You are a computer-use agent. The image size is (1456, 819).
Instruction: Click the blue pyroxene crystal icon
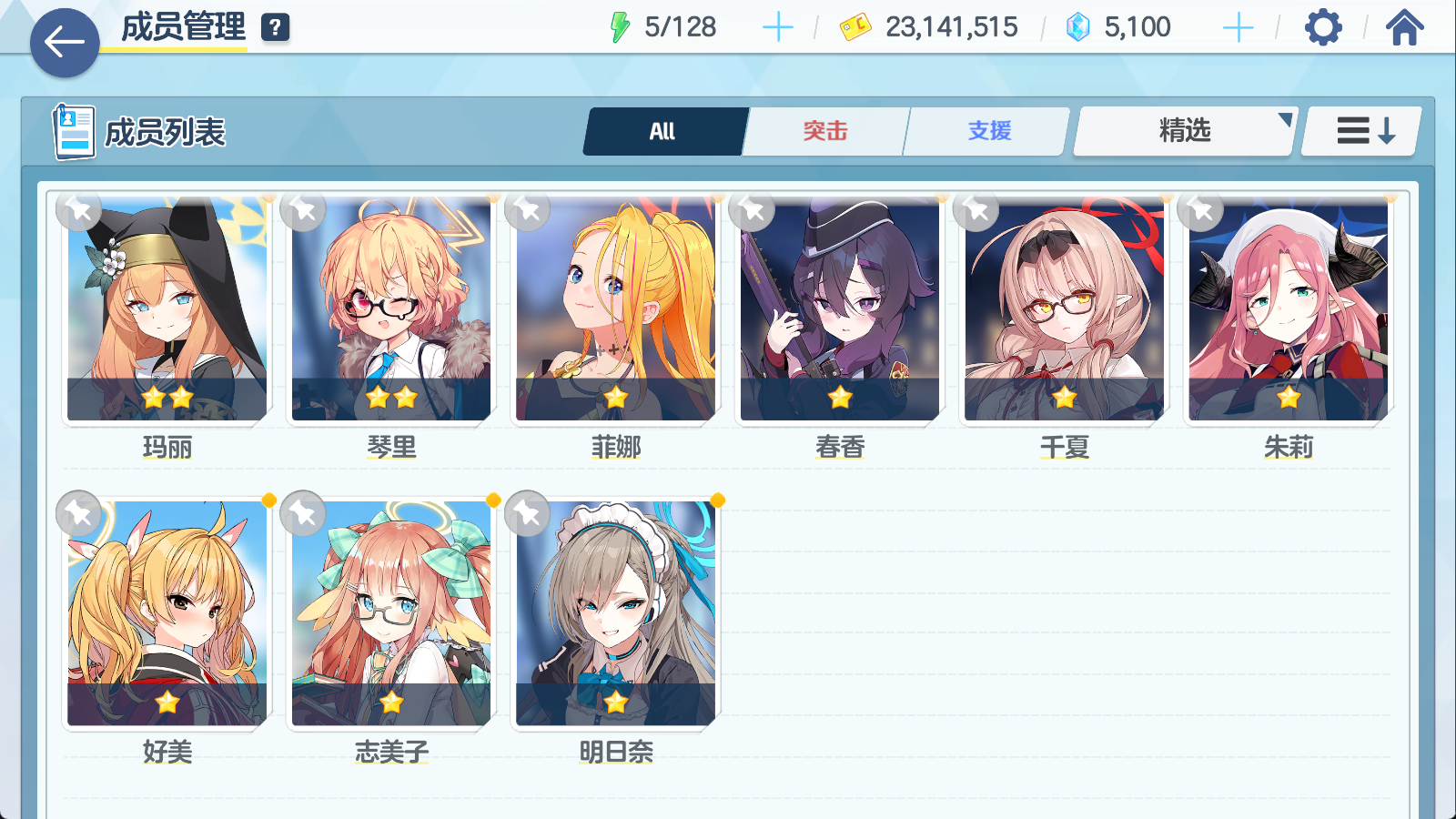coord(1078,27)
